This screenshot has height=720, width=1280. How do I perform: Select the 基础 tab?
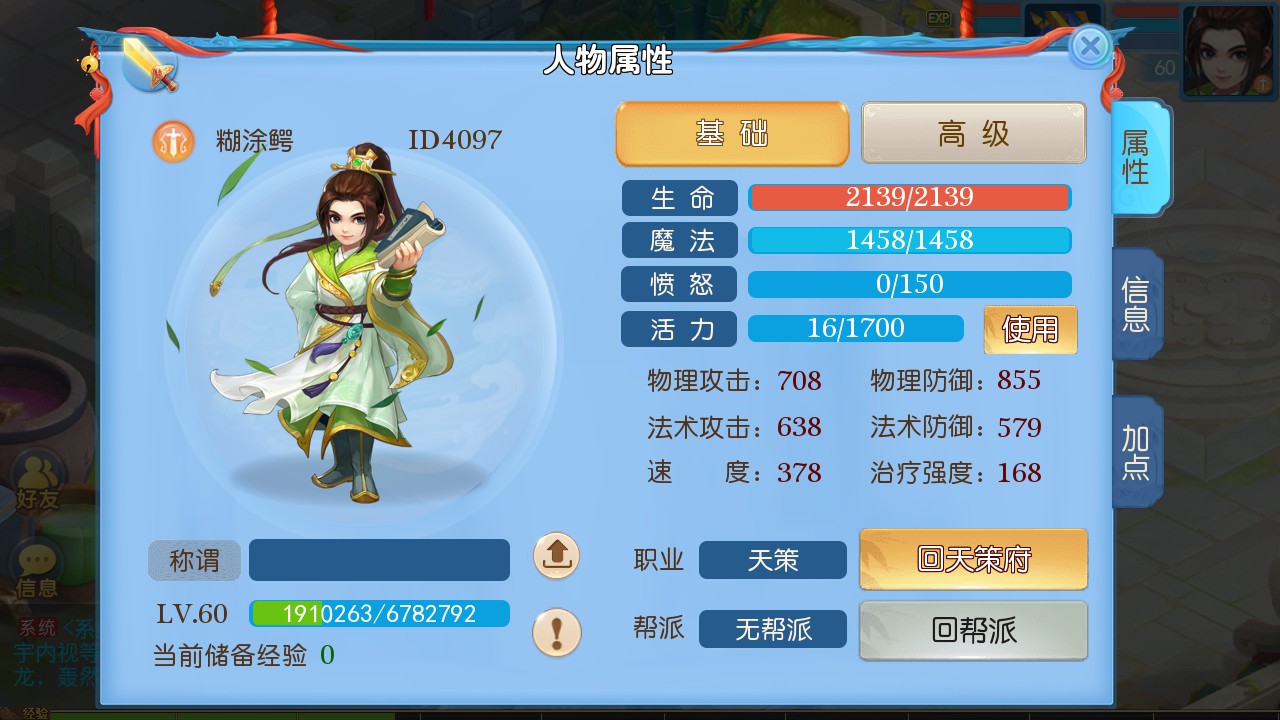click(731, 132)
